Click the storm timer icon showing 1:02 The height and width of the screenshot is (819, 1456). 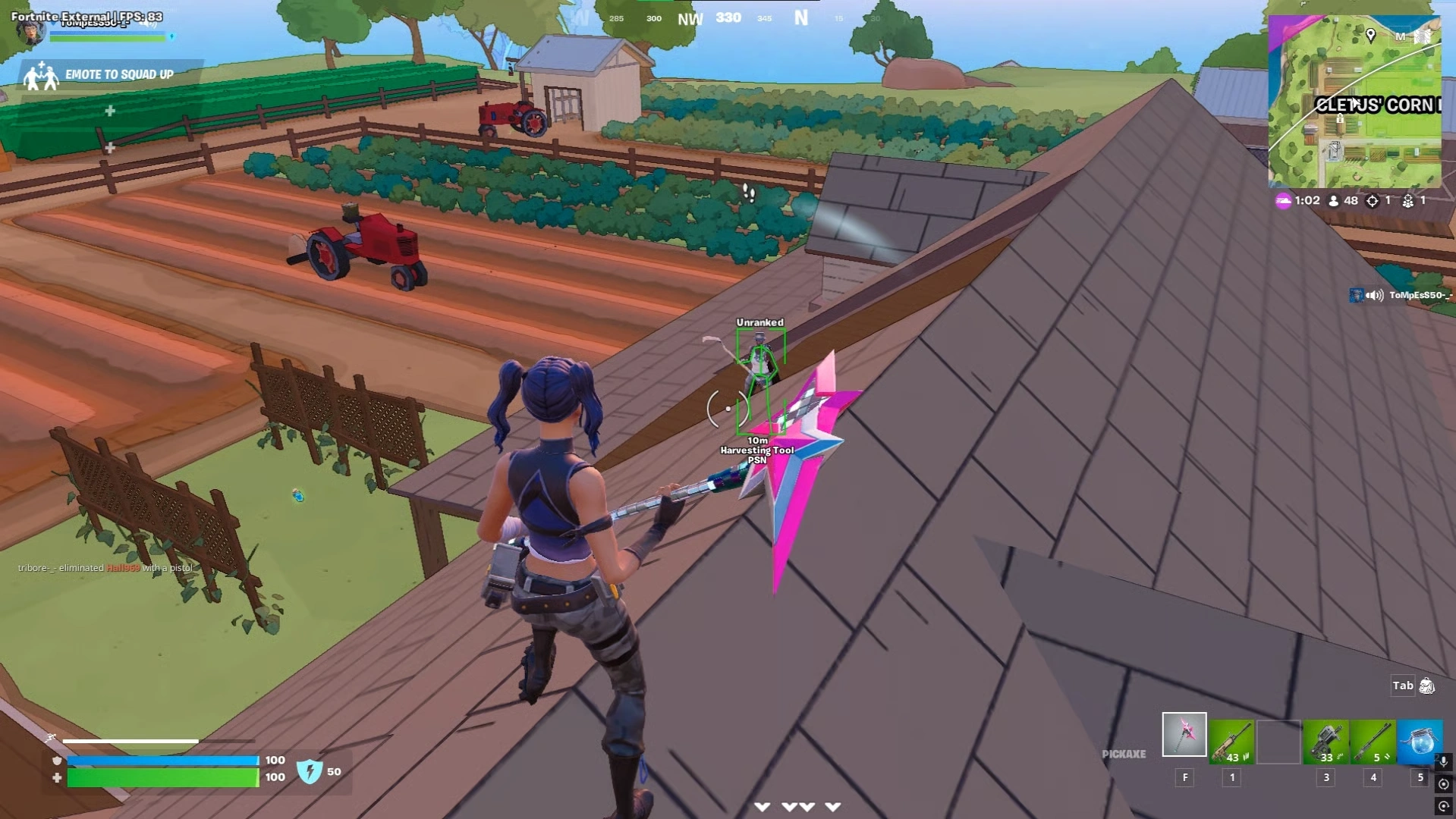1284,200
